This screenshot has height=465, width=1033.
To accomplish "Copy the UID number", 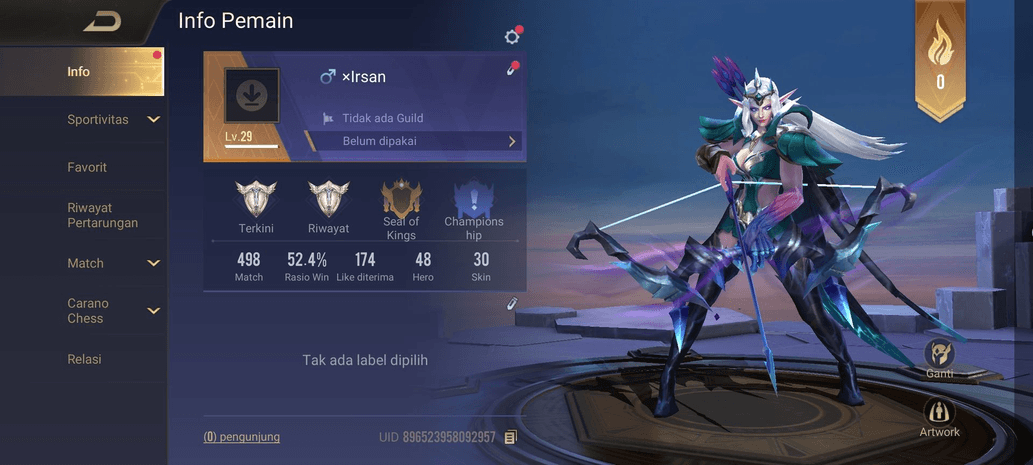I will pyautogui.click(x=511, y=437).
